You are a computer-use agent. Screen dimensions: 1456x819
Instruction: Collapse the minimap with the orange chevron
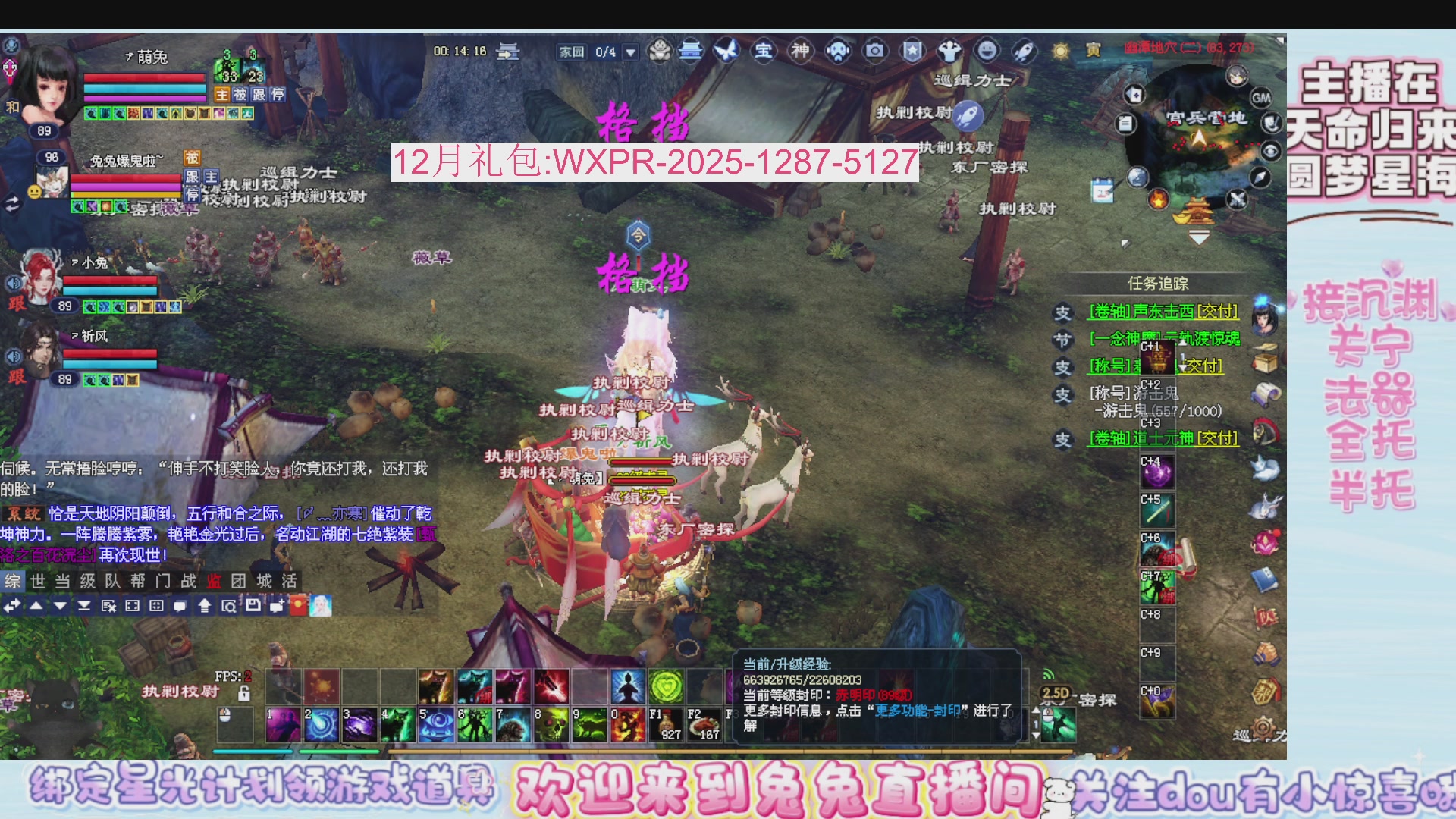point(1198,236)
